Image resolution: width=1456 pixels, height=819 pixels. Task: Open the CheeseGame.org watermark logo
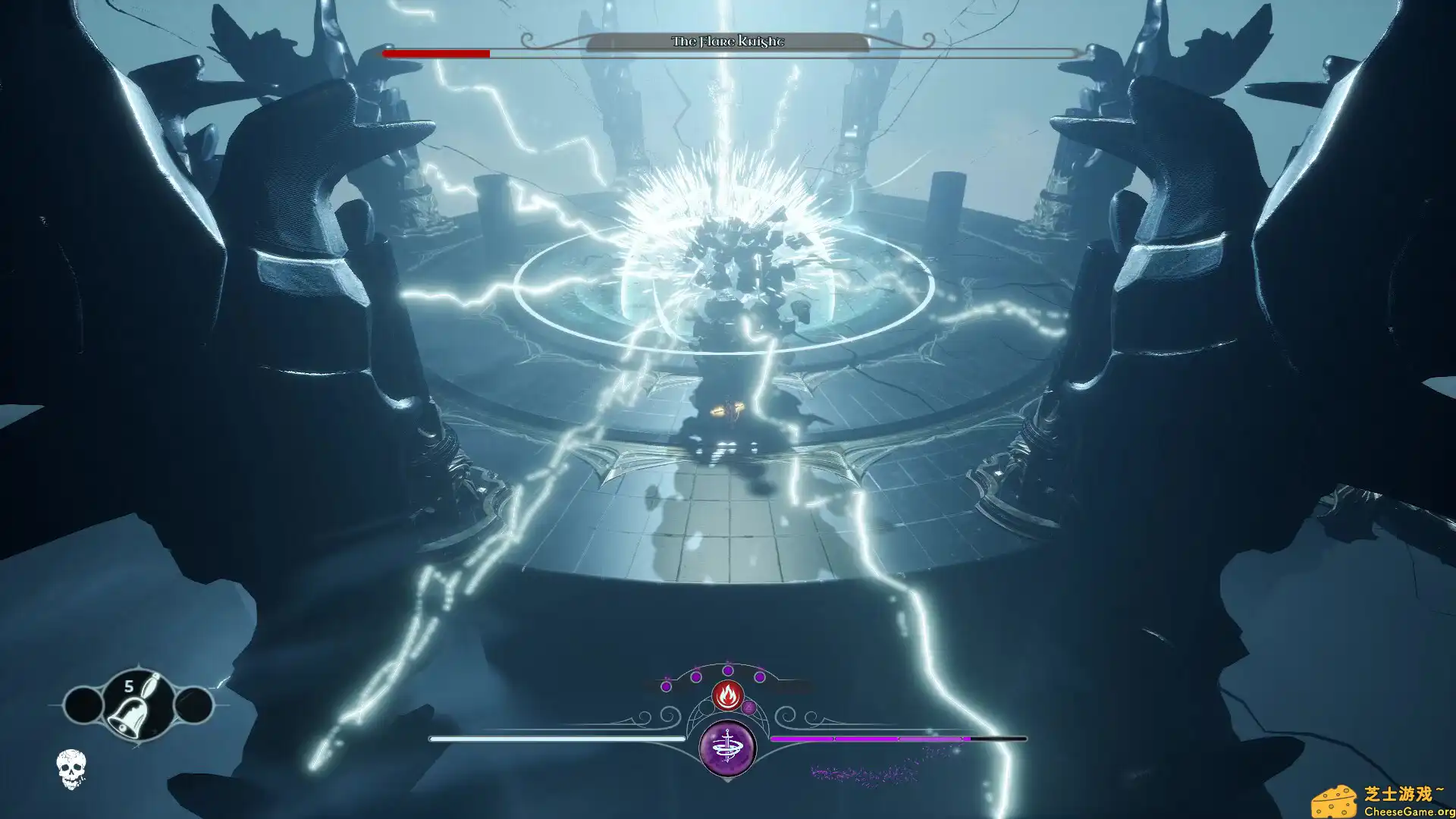(1382, 802)
